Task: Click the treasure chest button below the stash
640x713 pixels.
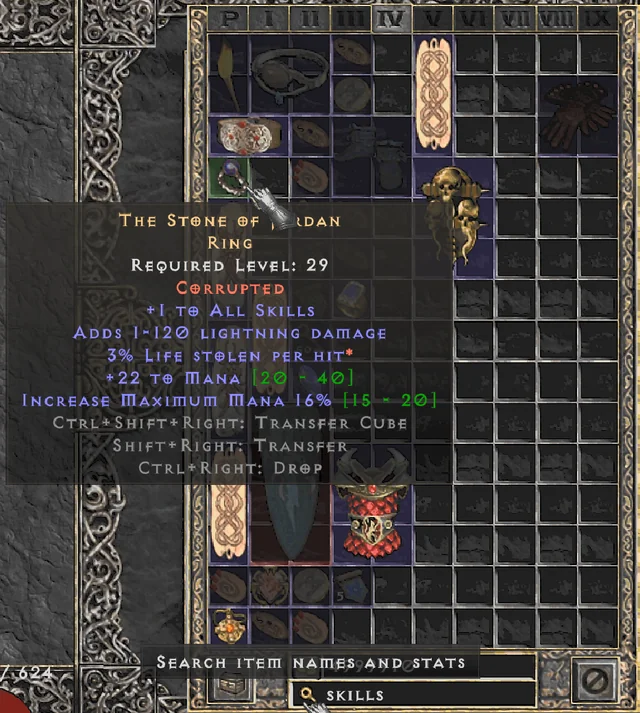Action: (234, 685)
